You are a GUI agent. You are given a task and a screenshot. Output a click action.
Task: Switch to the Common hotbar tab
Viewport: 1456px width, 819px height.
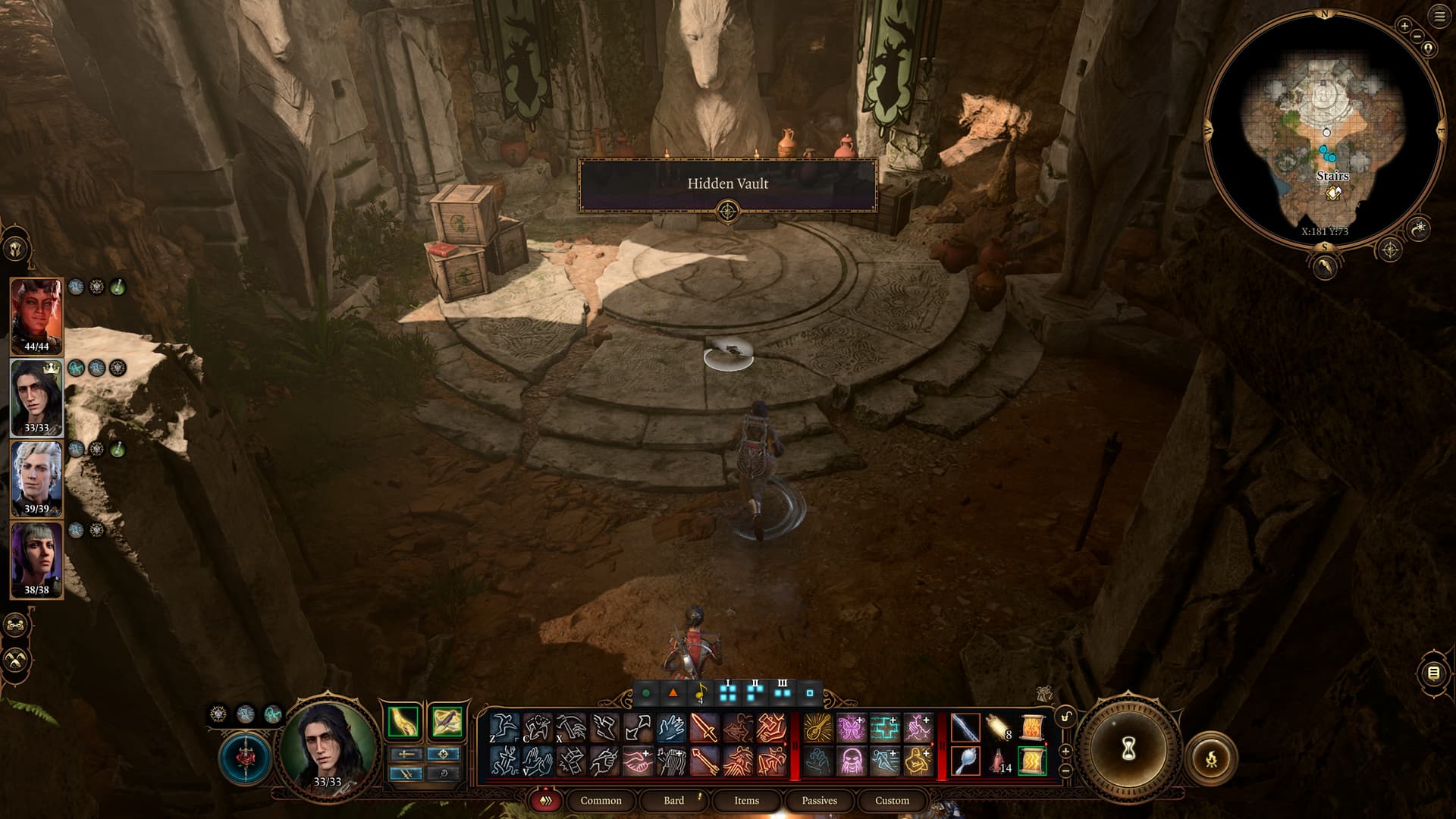tap(601, 801)
